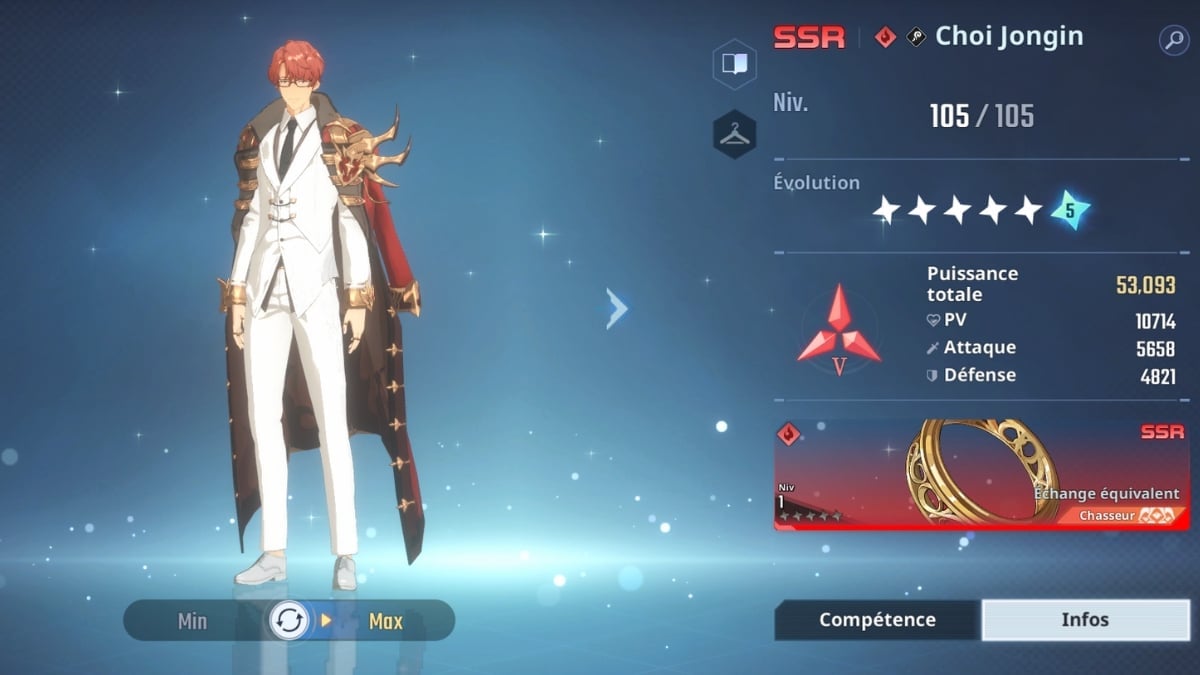Open the costume hanger icon
Image resolution: width=1200 pixels, height=675 pixels.
734,134
